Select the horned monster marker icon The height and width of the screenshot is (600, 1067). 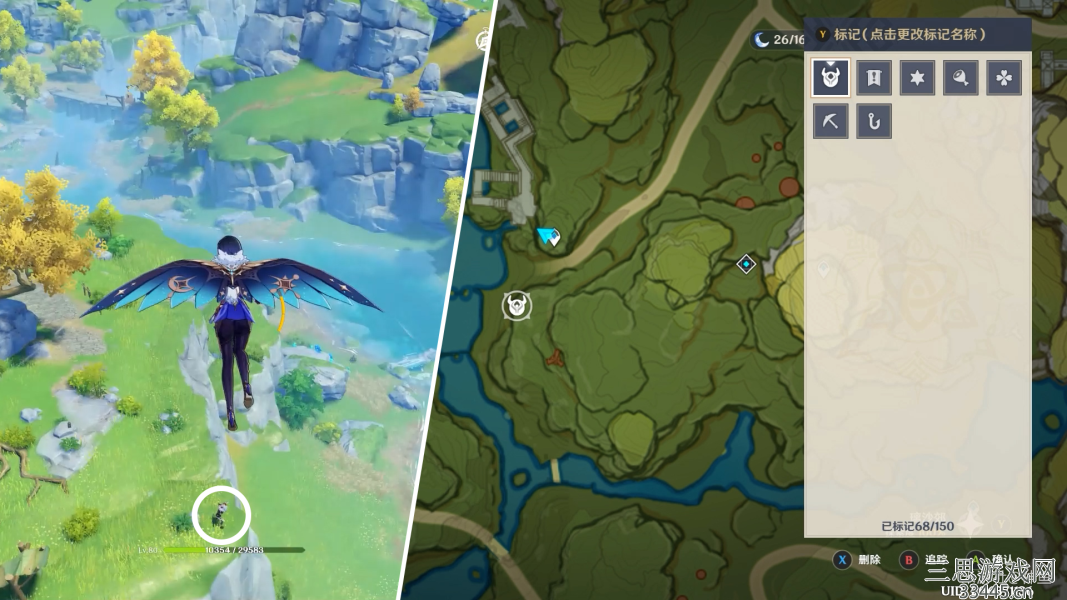coord(831,77)
